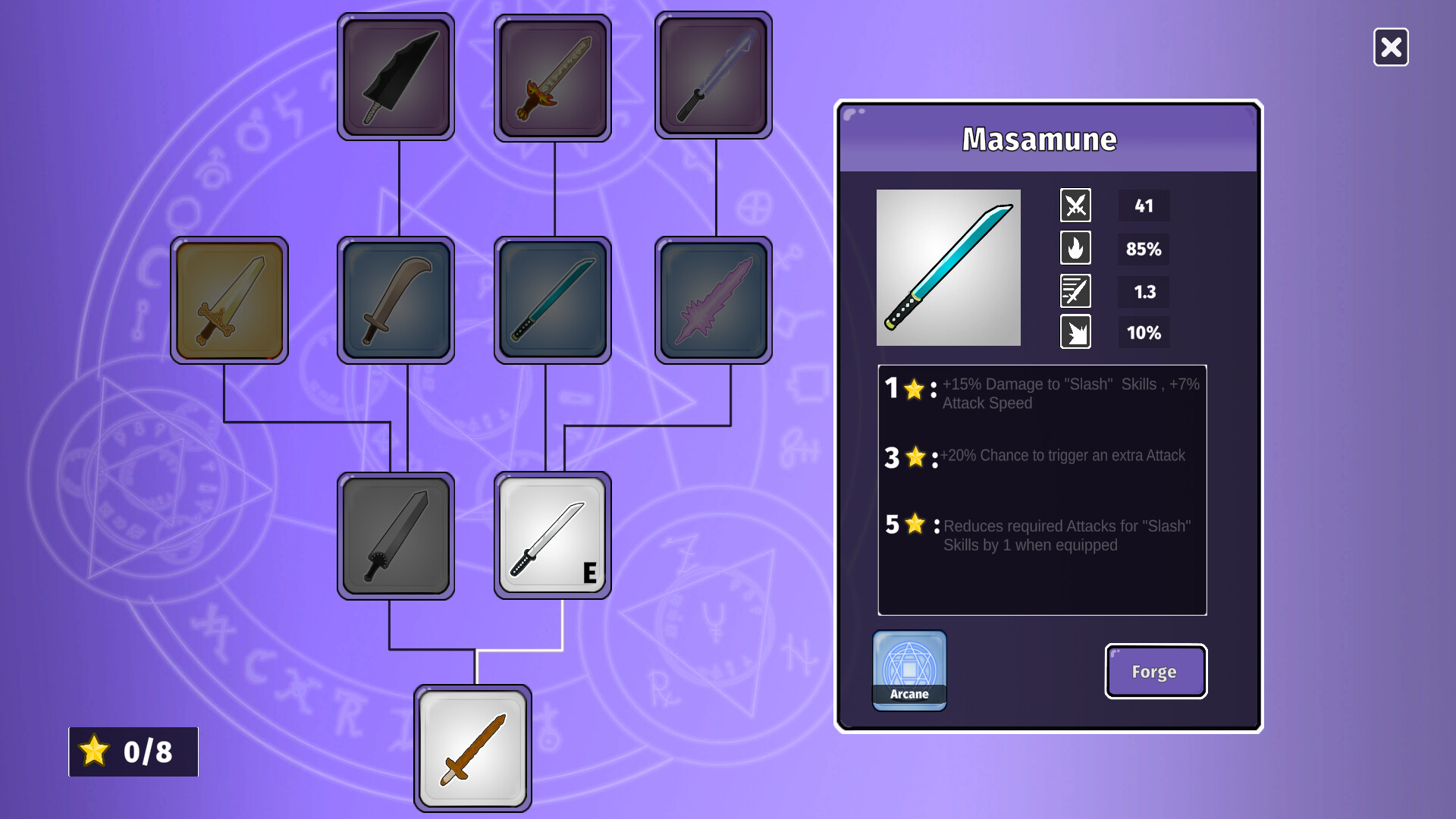This screenshot has width=1456, height=819.
Task: Close the forge screen with the X
Action: coord(1391,48)
